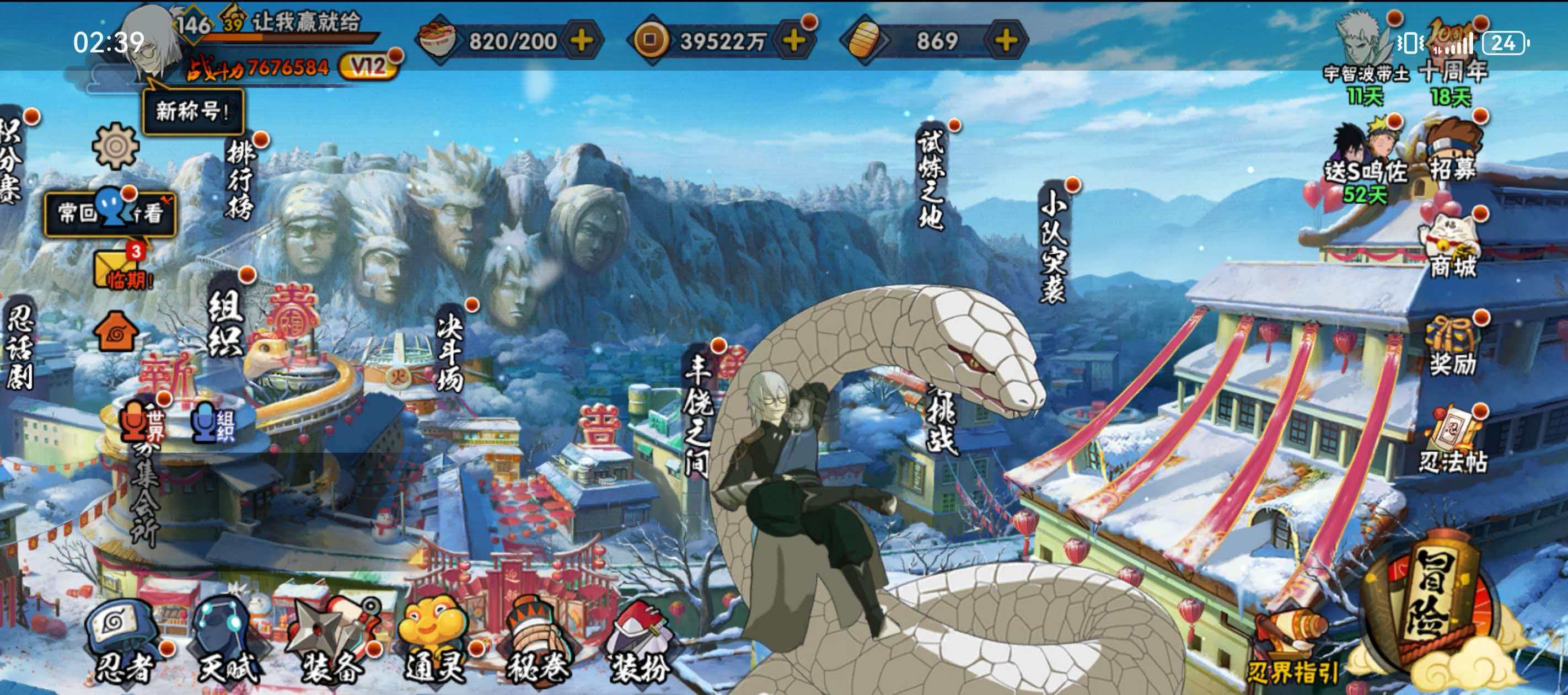
Task: Add more copper coins with plus button
Action: coord(794,41)
